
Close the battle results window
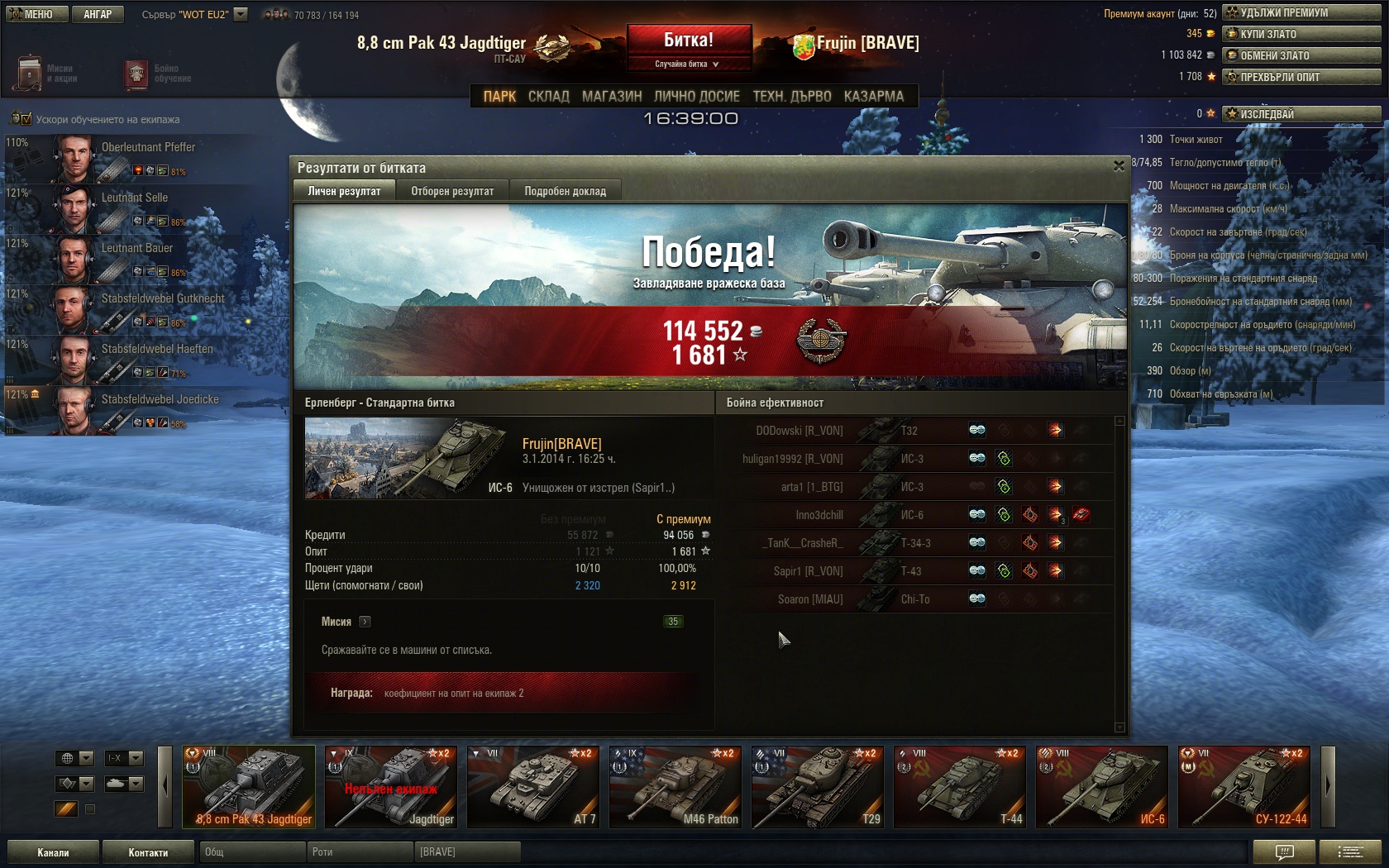1119,166
